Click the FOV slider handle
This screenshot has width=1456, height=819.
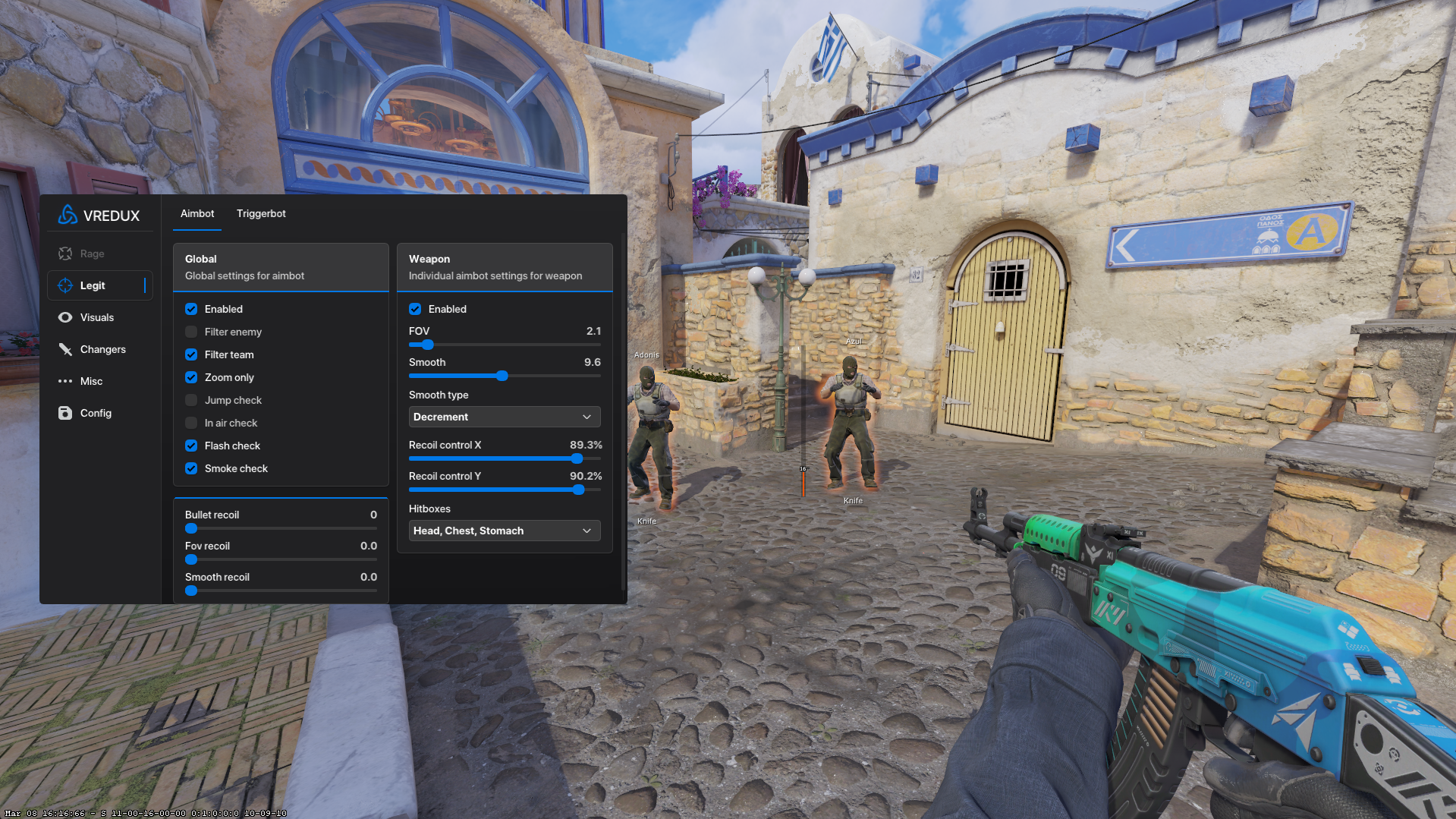coord(428,345)
